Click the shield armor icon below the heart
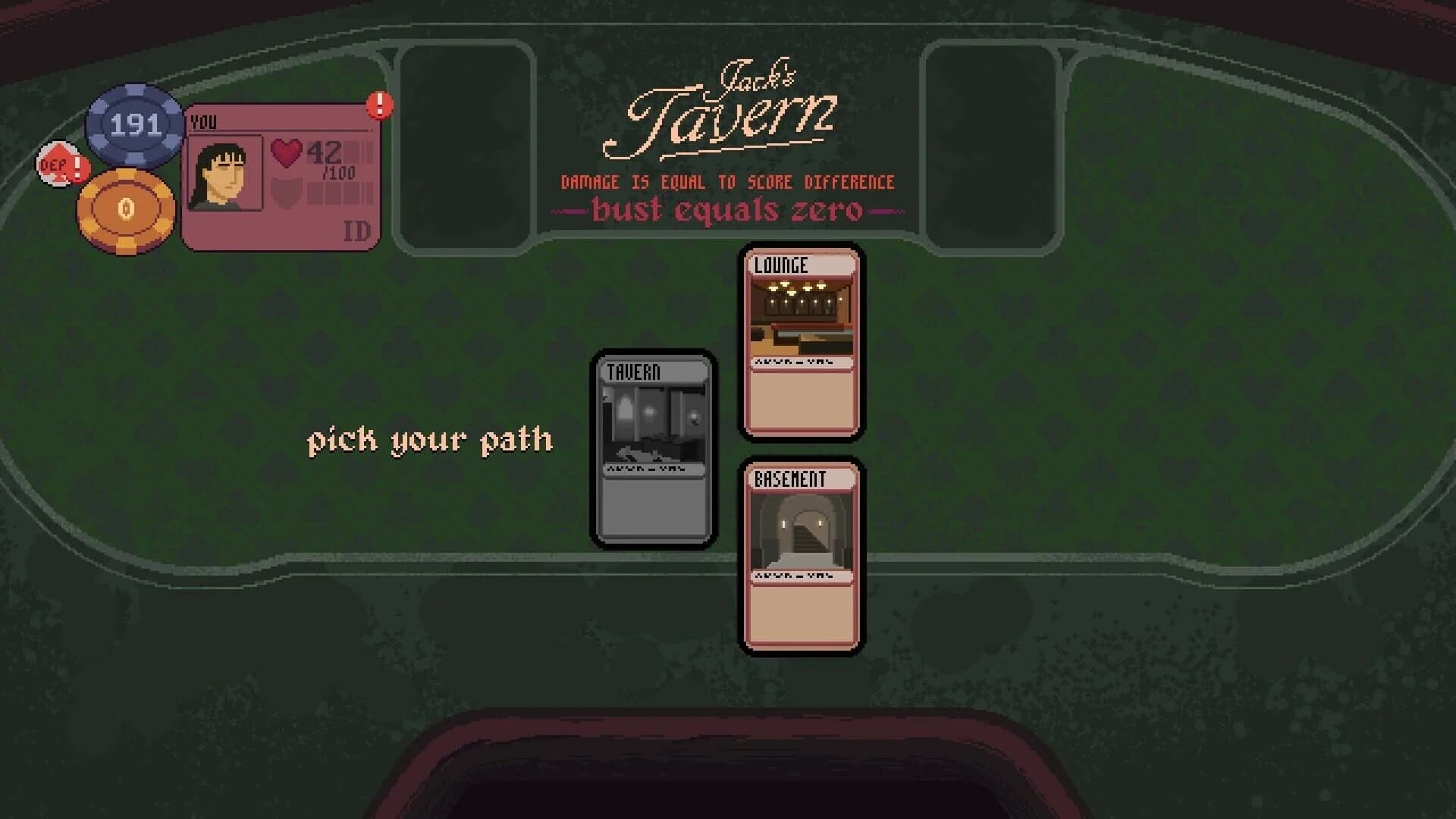 [285, 190]
